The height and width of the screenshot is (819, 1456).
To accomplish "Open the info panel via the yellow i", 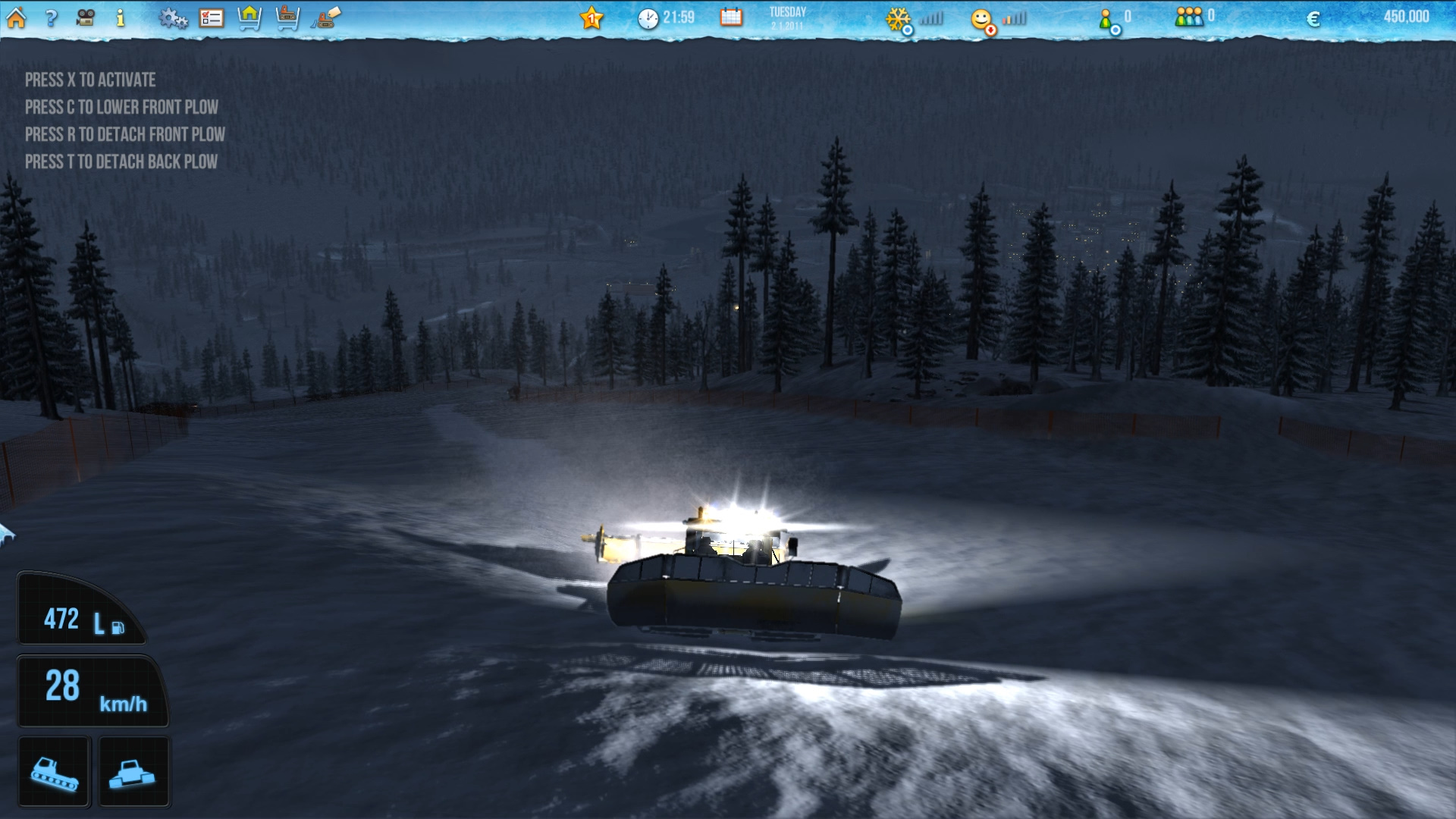I will 119,16.
